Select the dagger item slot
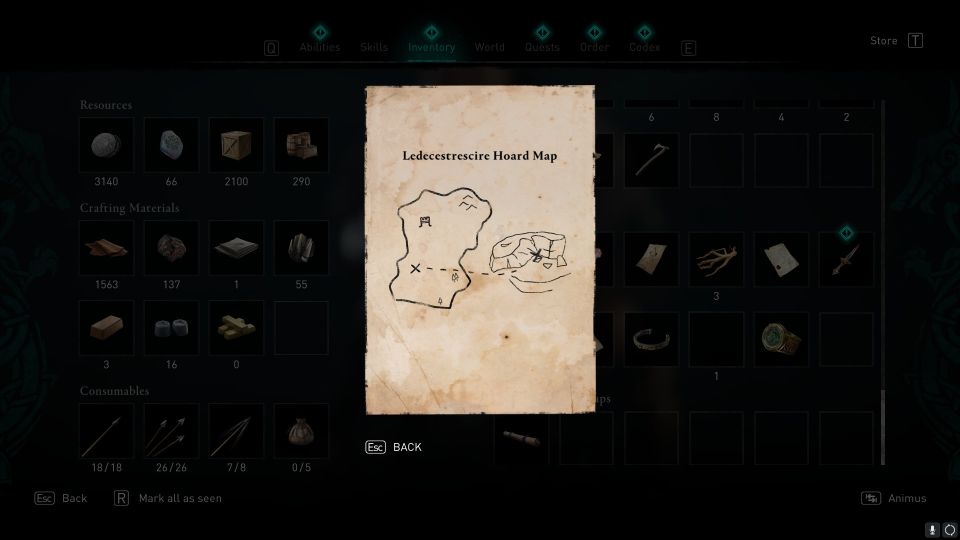The height and width of the screenshot is (540, 960). tap(846, 260)
